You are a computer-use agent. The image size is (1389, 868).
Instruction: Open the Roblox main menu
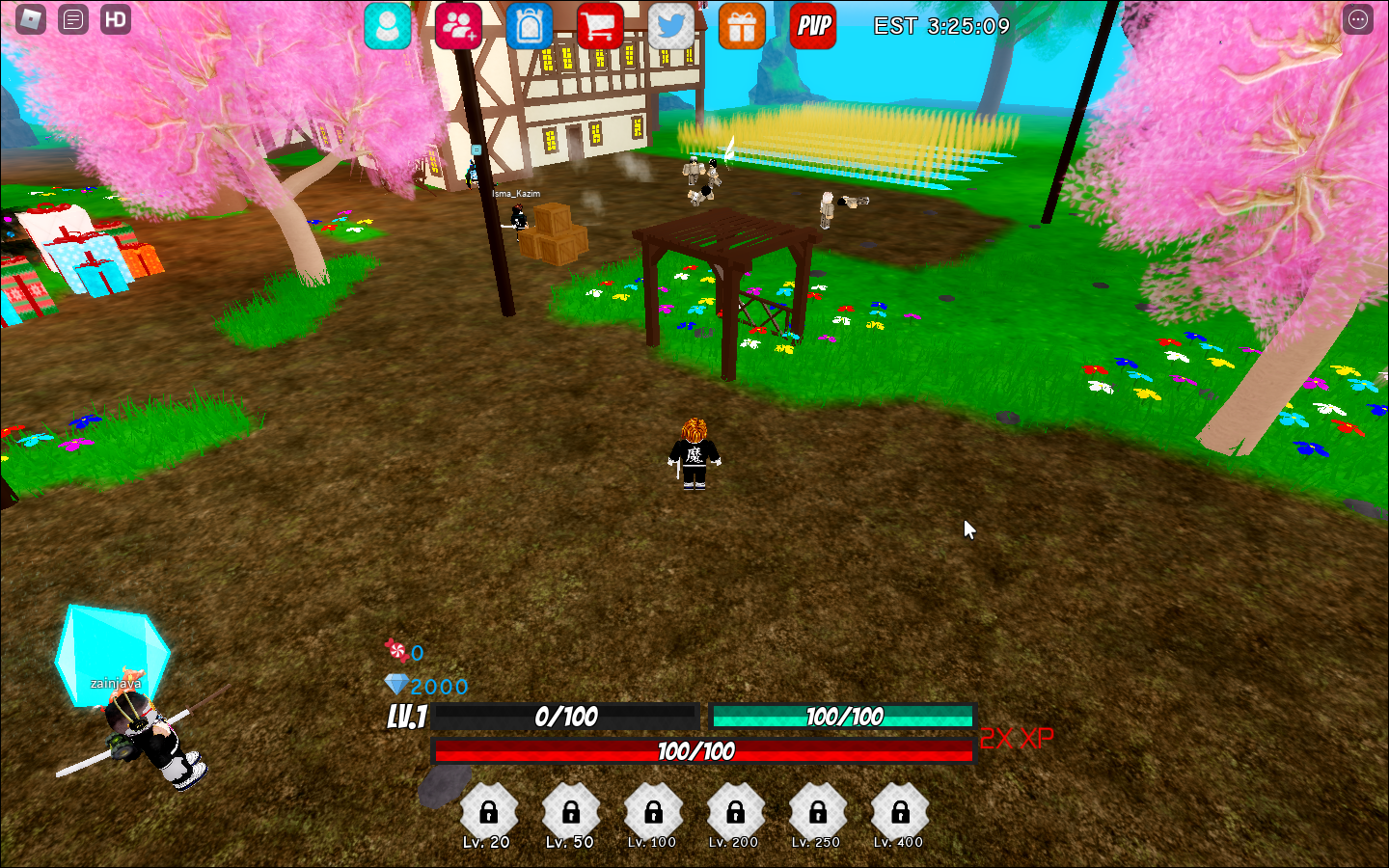(31, 19)
